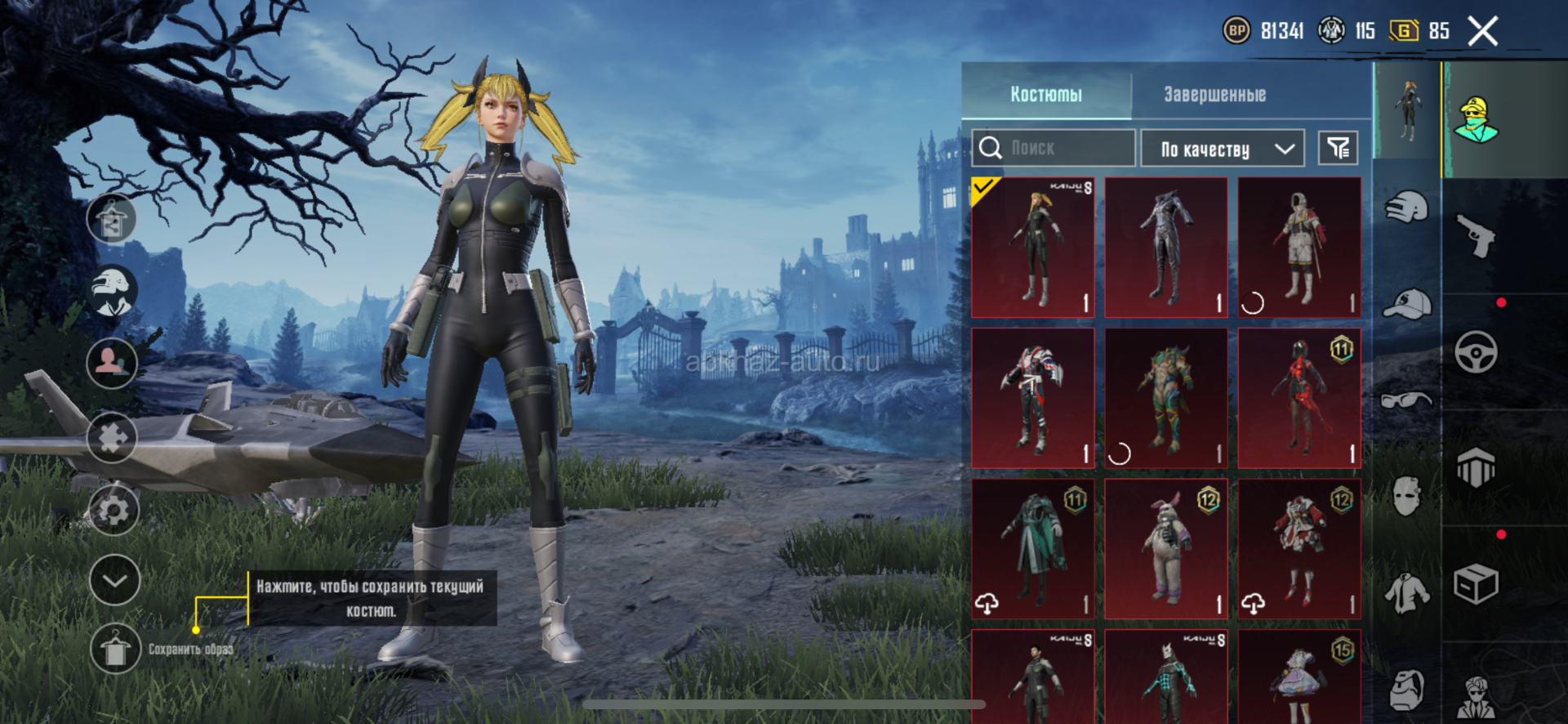Select the helmet category icon
The width and height of the screenshot is (1568, 724).
1407,207
